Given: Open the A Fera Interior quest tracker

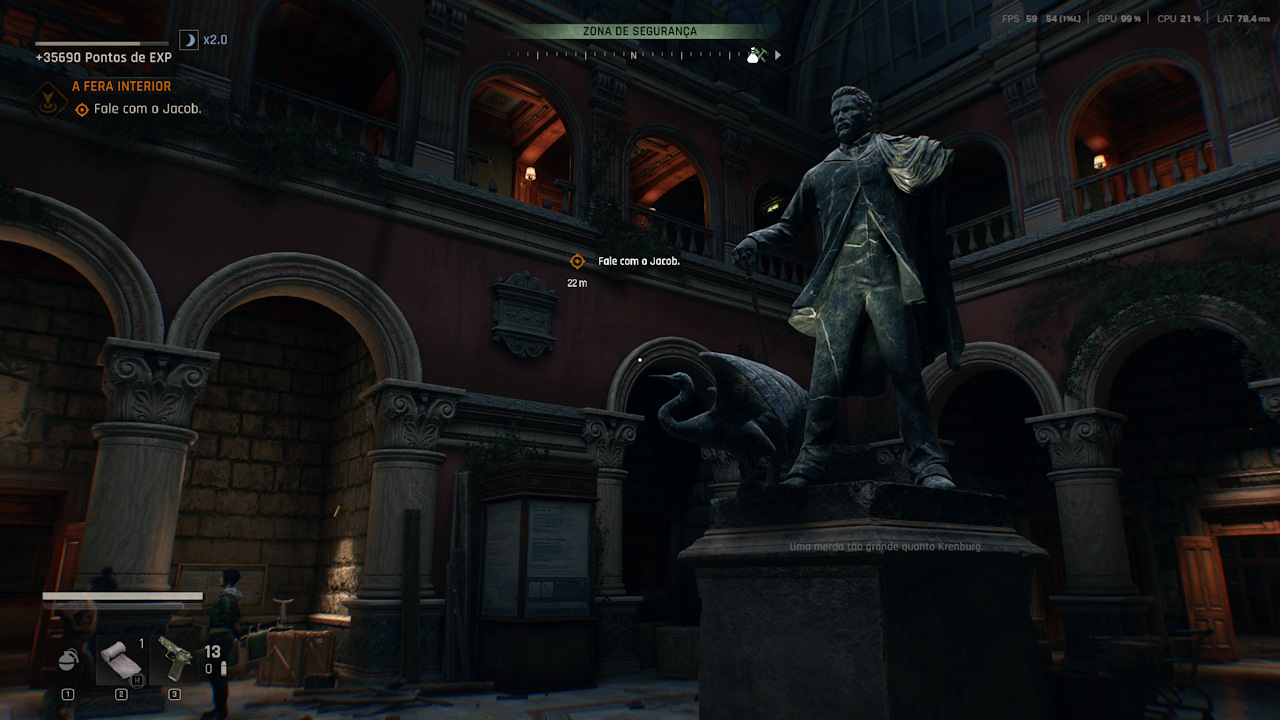Looking at the screenshot, I should [121, 87].
